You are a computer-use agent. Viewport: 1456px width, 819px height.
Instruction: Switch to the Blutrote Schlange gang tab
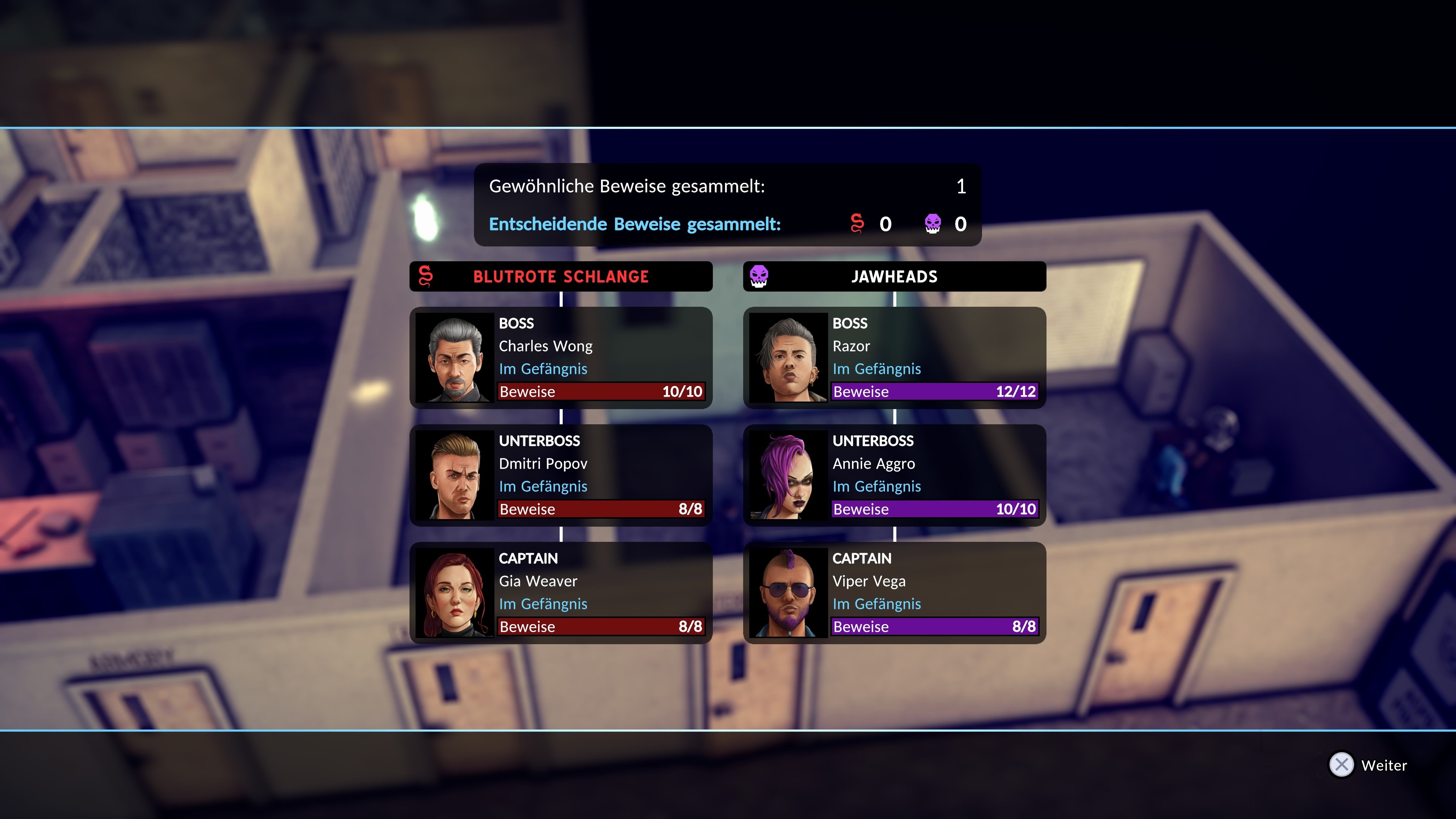[x=561, y=276]
